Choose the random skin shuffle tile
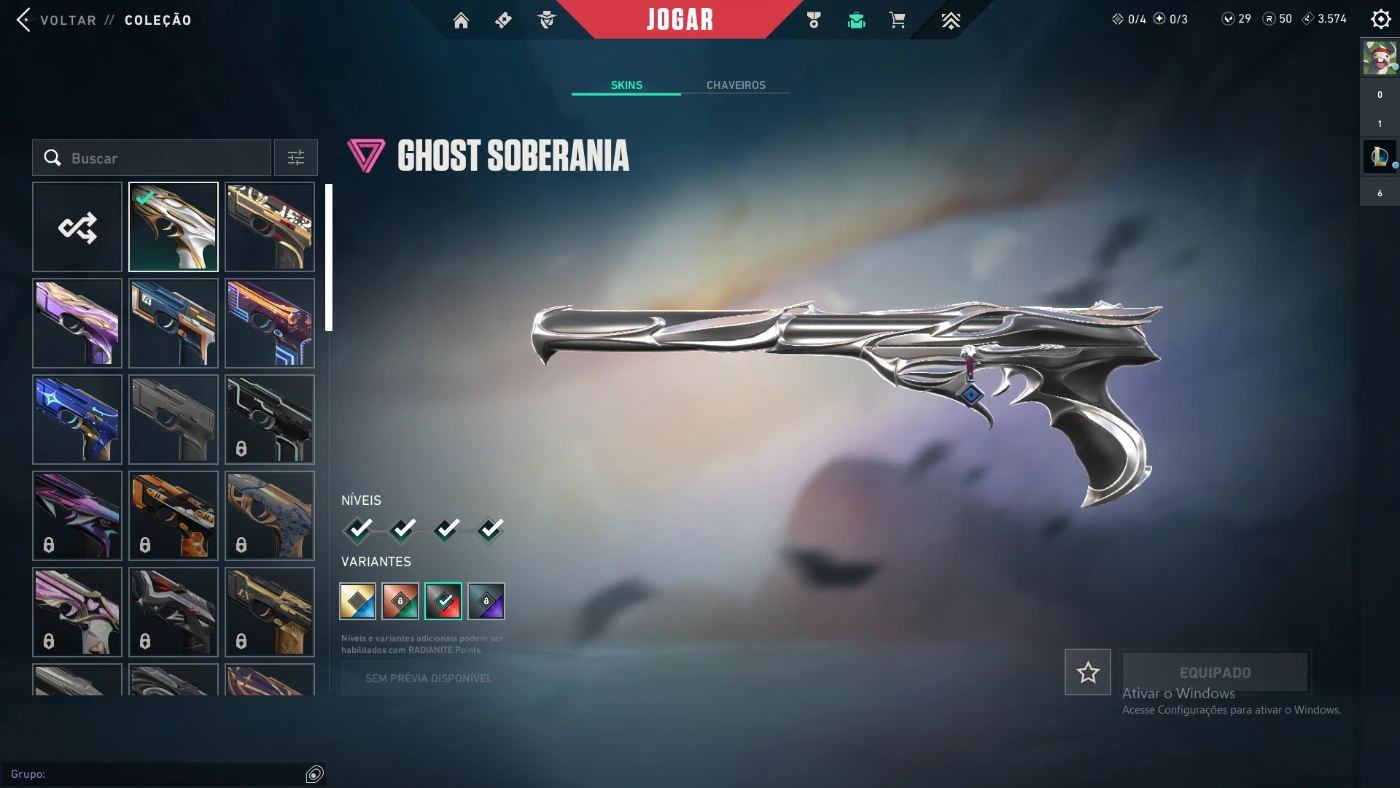 (x=77, y=227)
